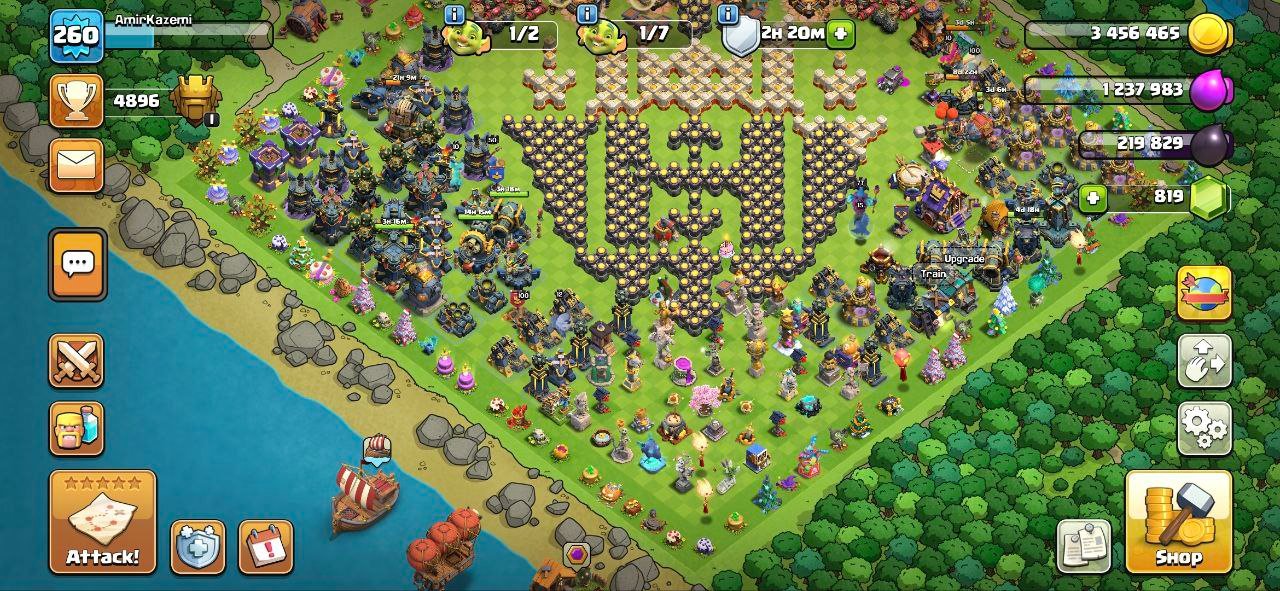The height and width of the screenshot is (591, 1280).
Task: Select the Train label on the barracks
Action: [x=933, y=274]
